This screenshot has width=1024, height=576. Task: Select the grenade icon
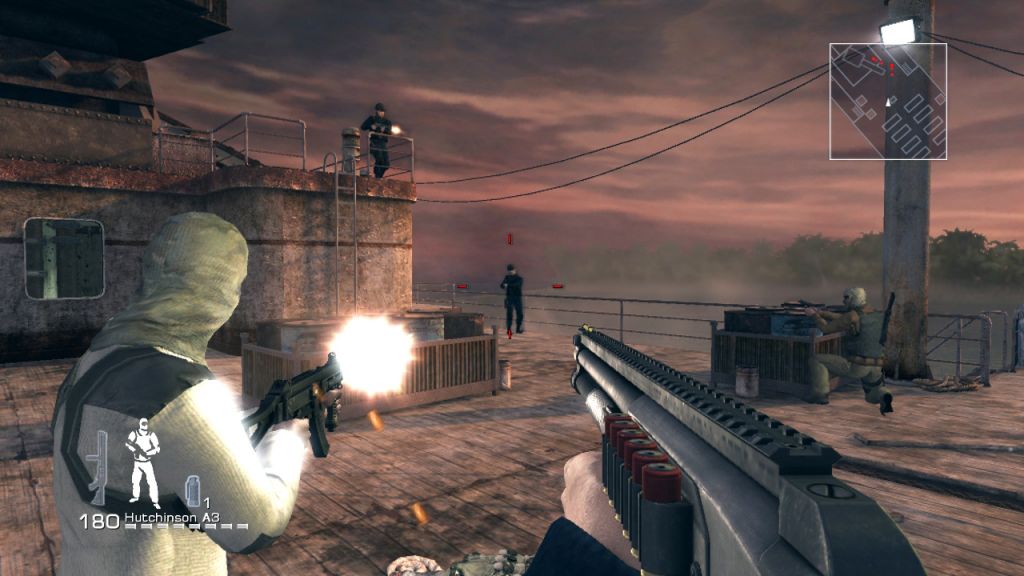193,490
